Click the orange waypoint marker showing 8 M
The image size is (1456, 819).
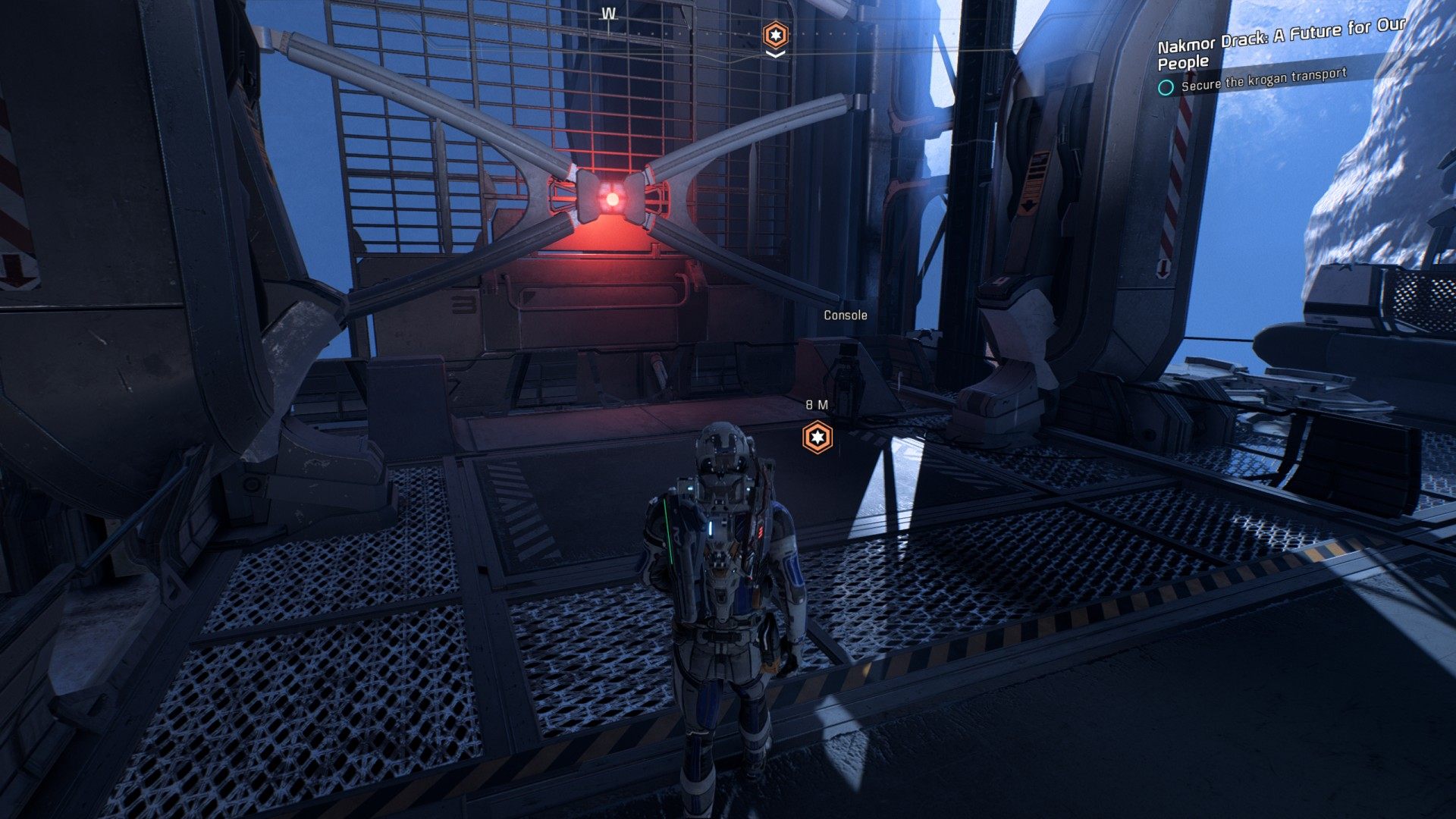click(817, 438)
